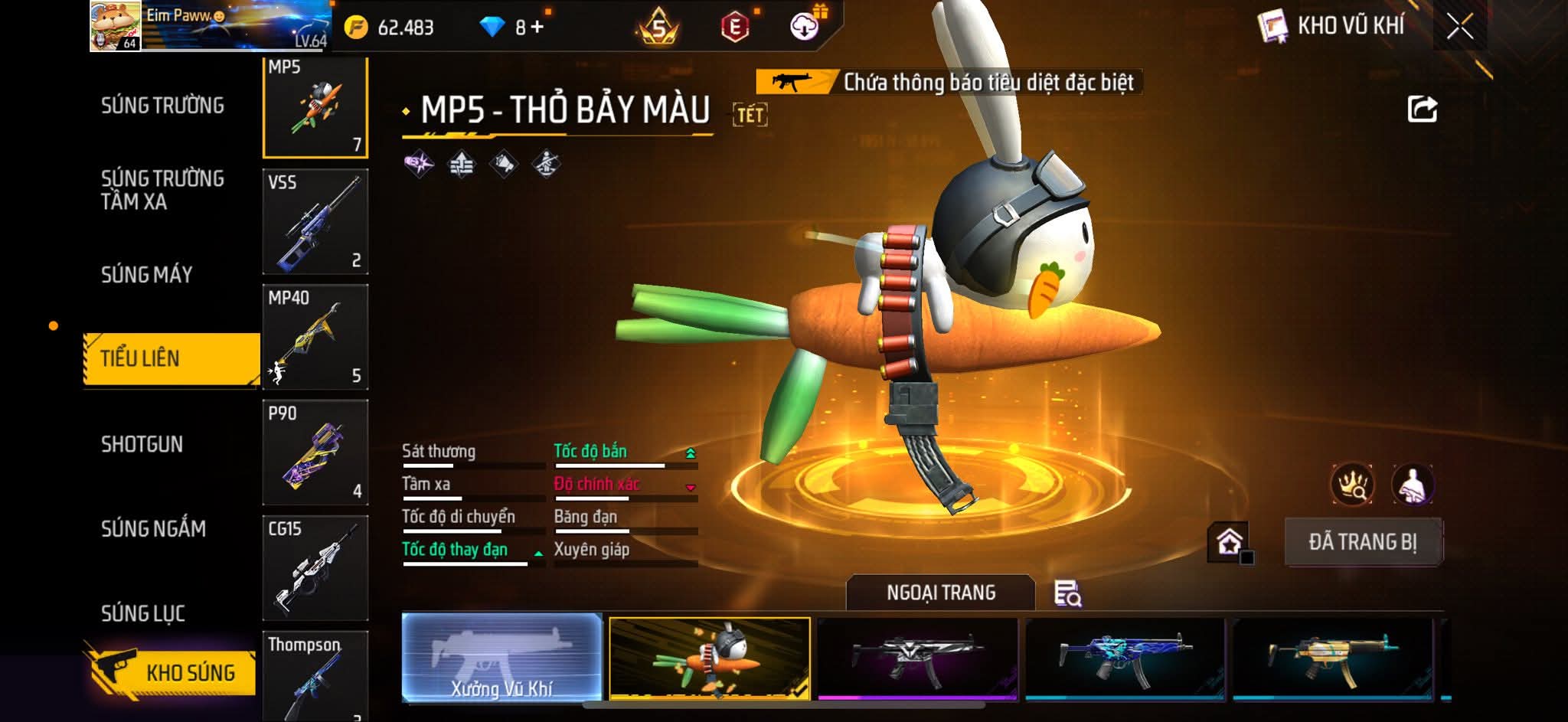
Task: Select the CG15 weapon slot
Action: pos(315,568)
